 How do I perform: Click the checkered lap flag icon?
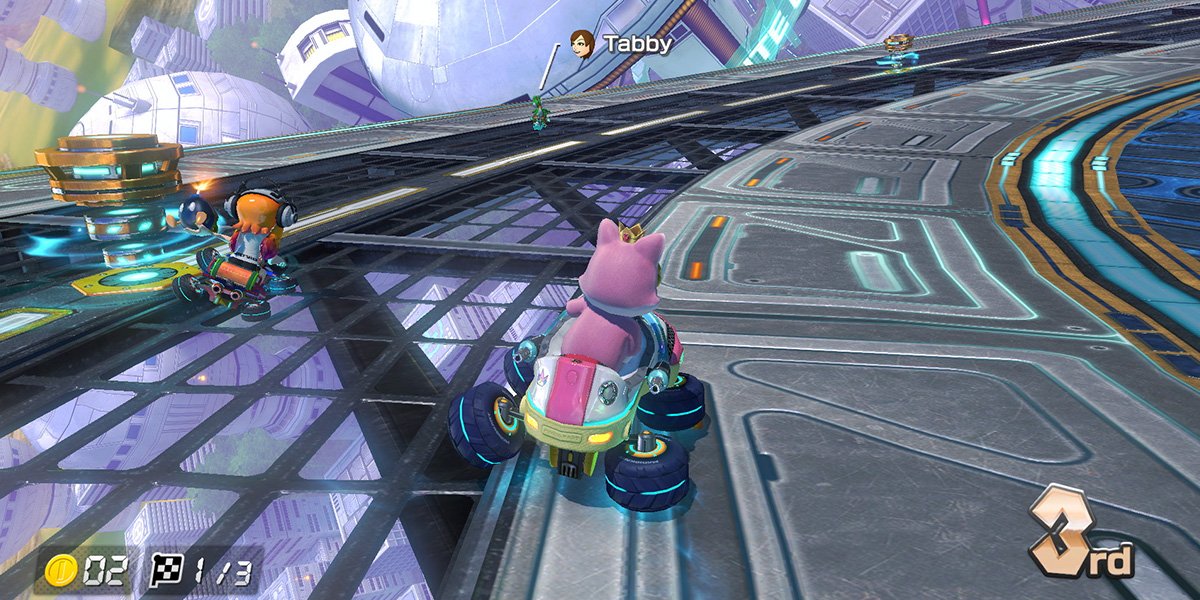pos(166,572)
